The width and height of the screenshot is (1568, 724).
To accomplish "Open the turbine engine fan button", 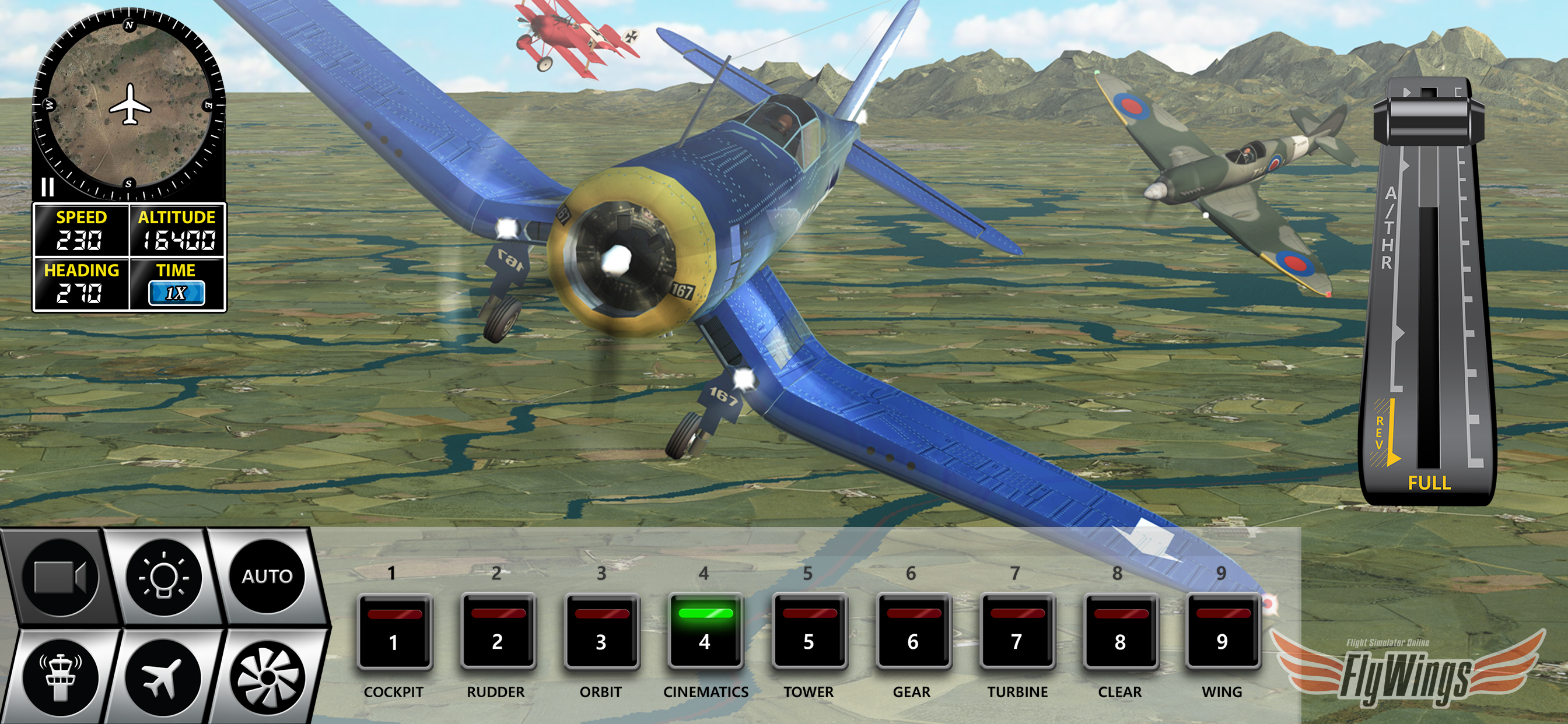I will pos(267,677).
